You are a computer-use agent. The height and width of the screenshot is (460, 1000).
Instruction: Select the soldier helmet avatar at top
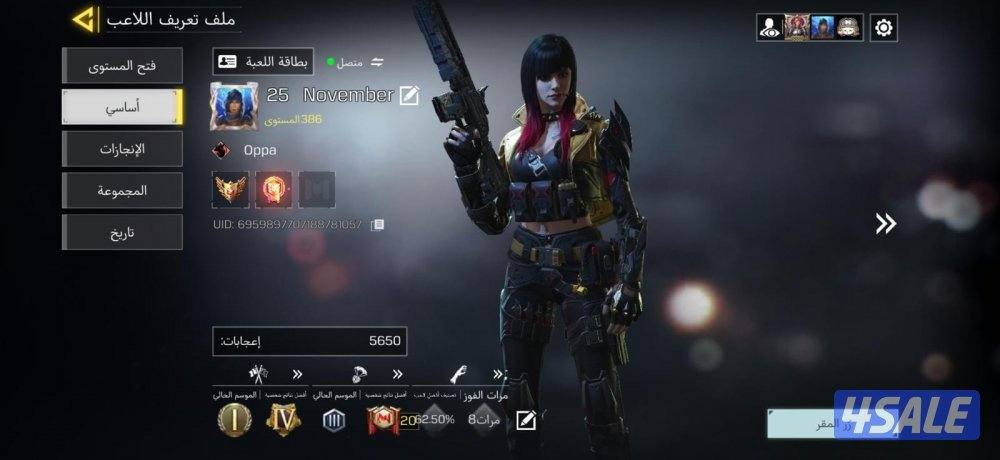coord(849,28)
